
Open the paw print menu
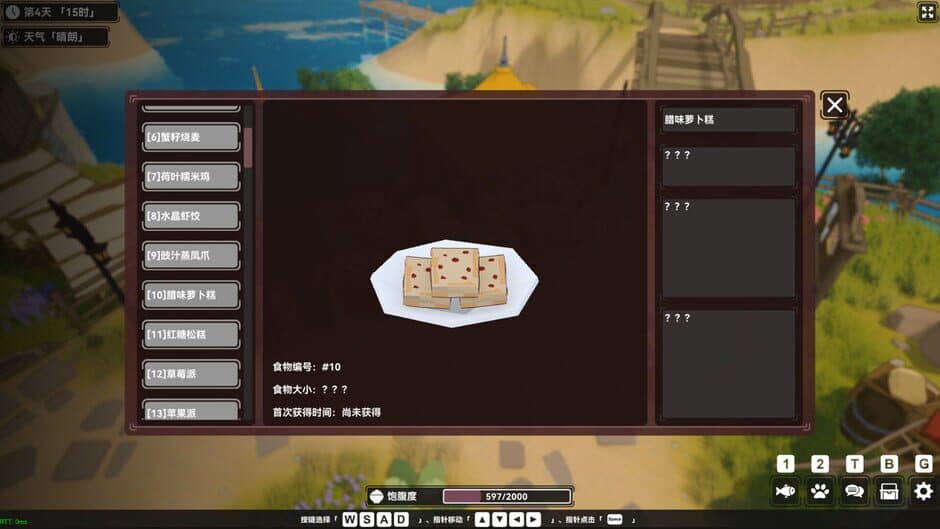(x=820, y=491)
